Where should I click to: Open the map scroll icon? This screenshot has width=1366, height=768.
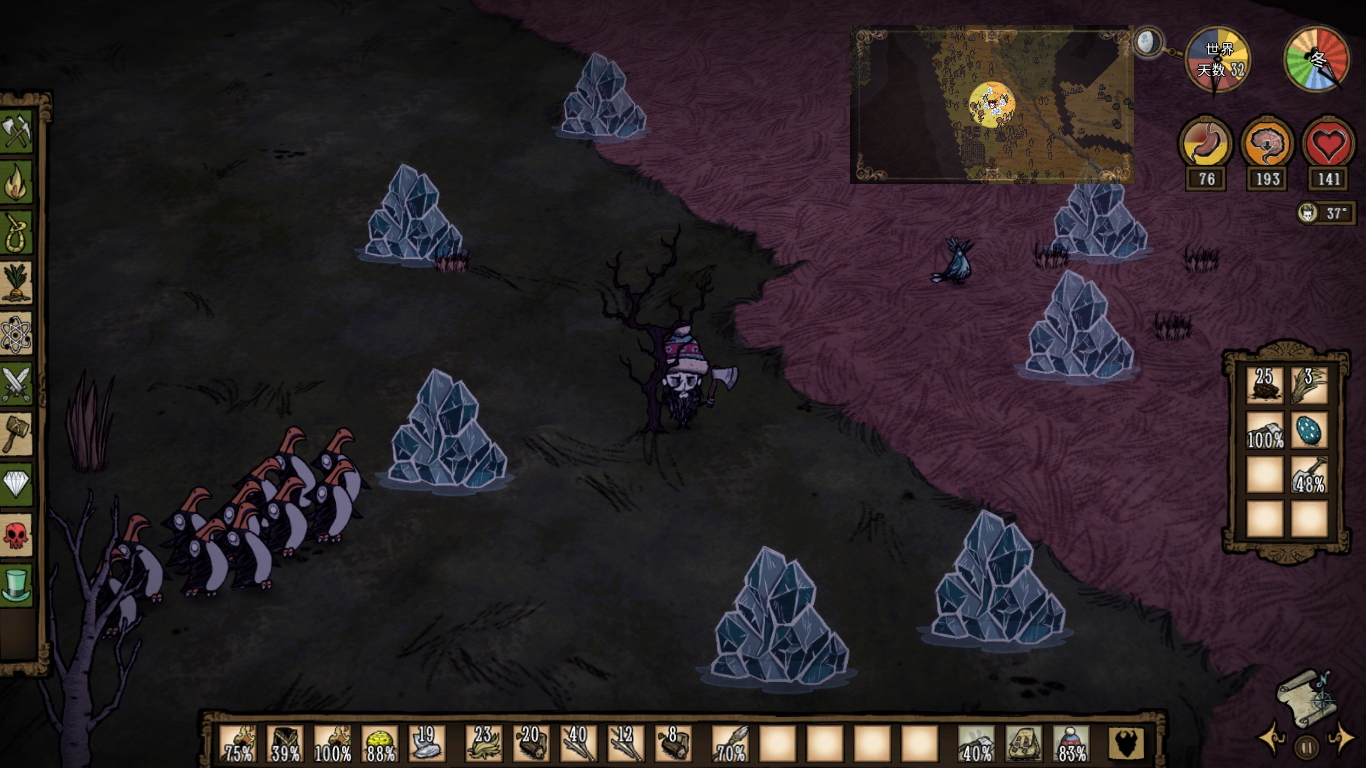(x=1305, y=697)
